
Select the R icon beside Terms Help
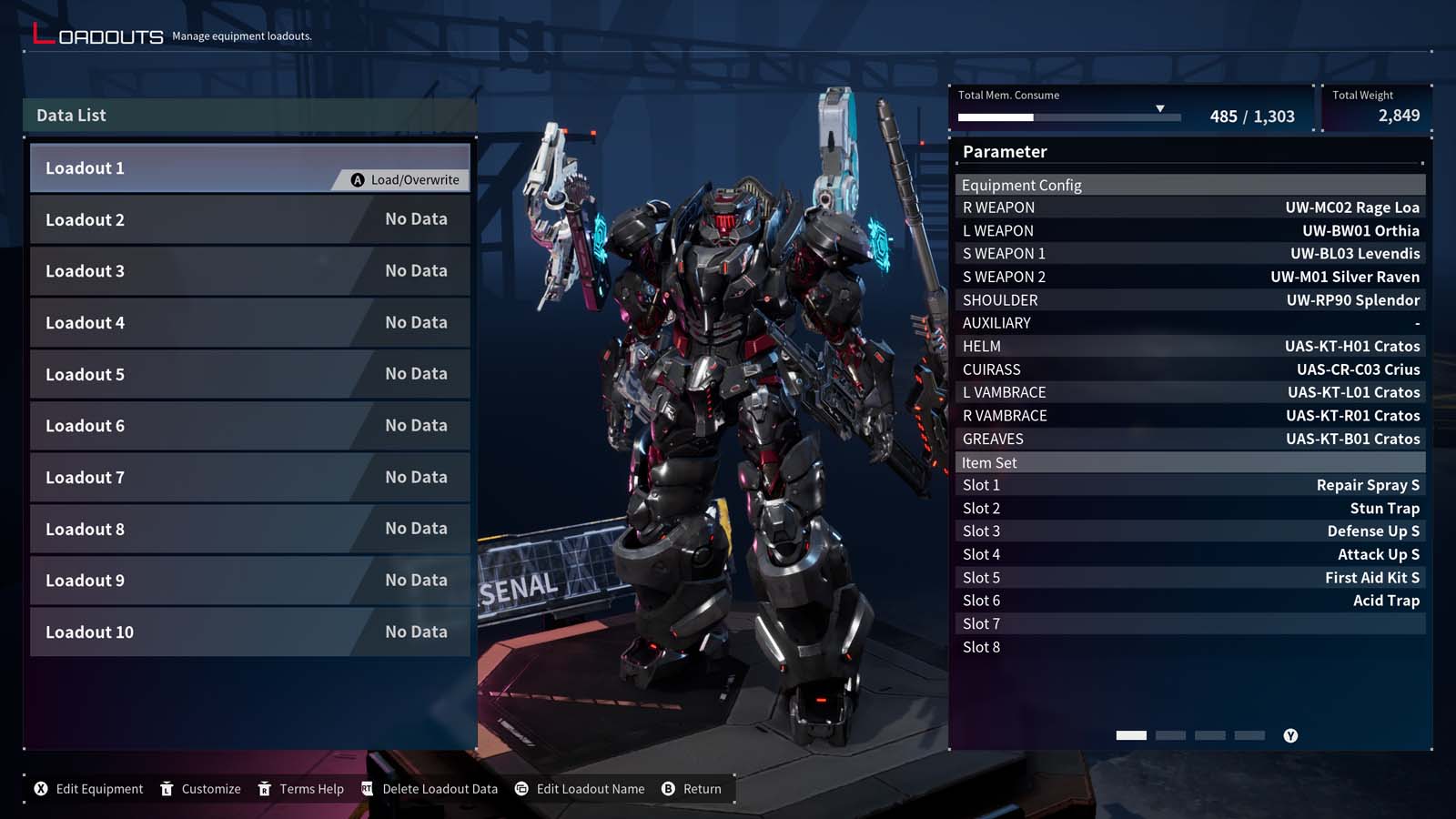(x=266, y=789)
